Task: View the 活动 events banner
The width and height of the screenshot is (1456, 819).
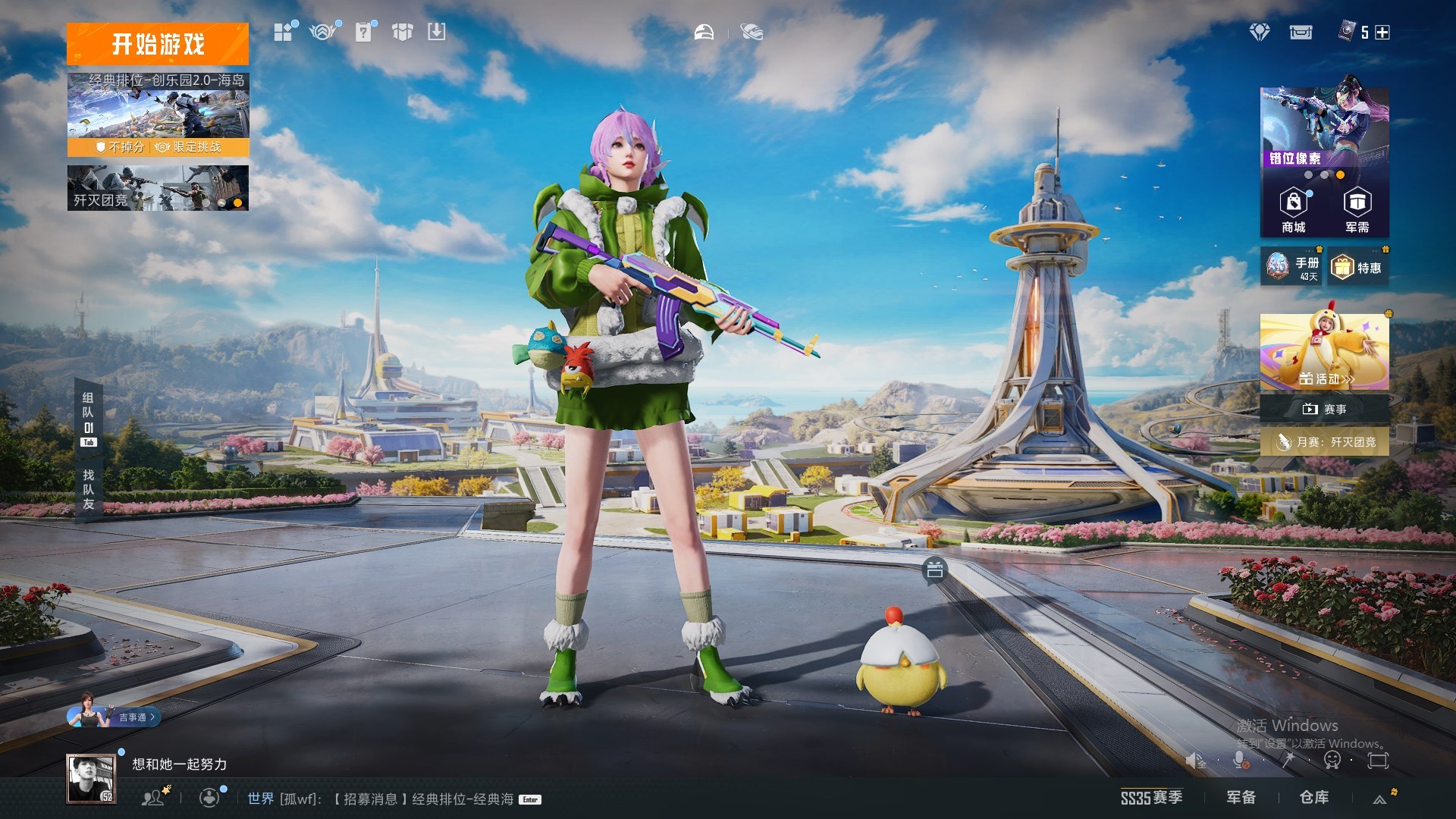Action: (1324, 353)
